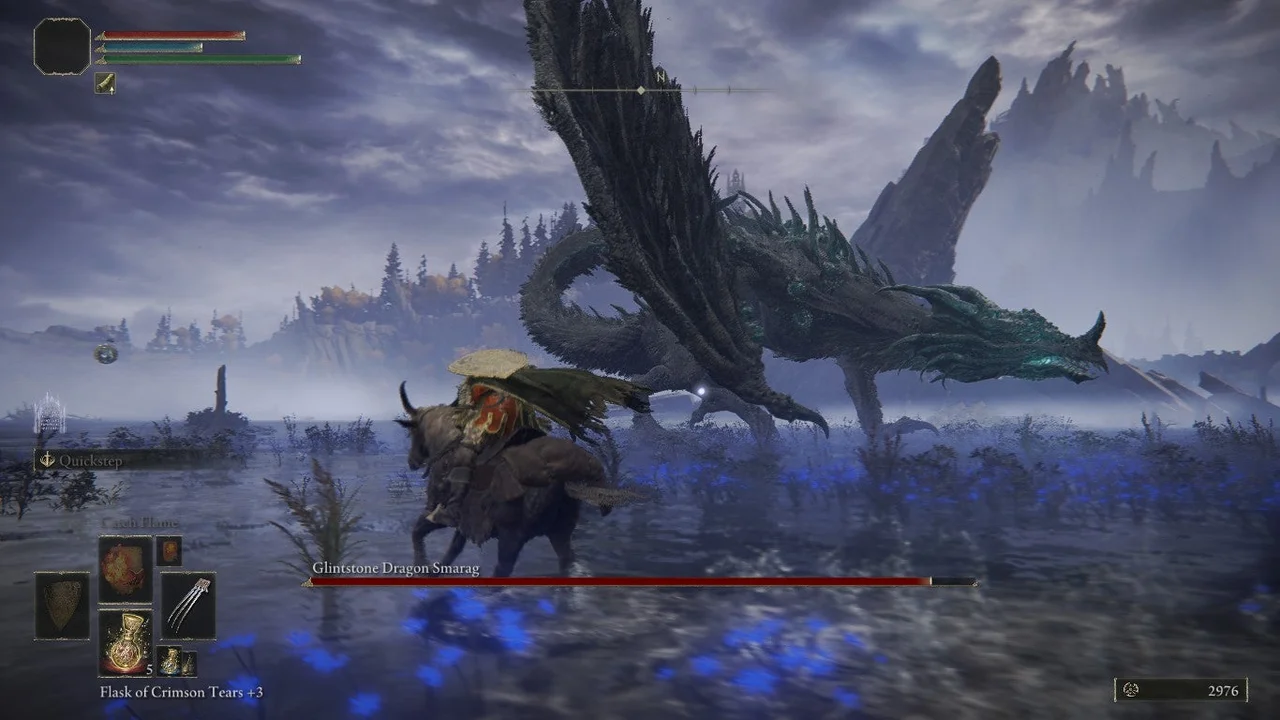Click the small quick-item icon above the claws
The image size is (1280, 720).
(167, 551)
